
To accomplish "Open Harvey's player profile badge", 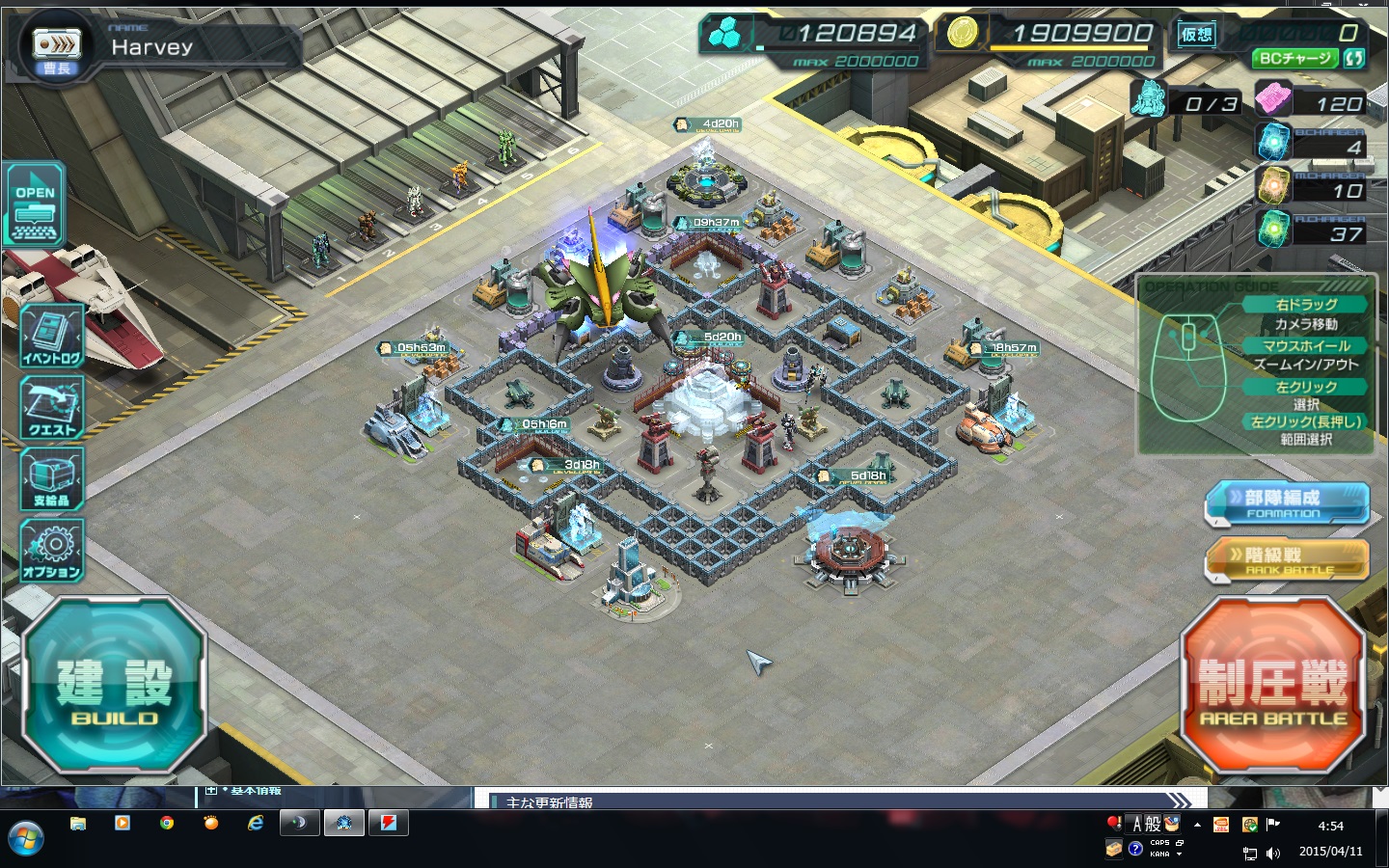I will [57, 46].
